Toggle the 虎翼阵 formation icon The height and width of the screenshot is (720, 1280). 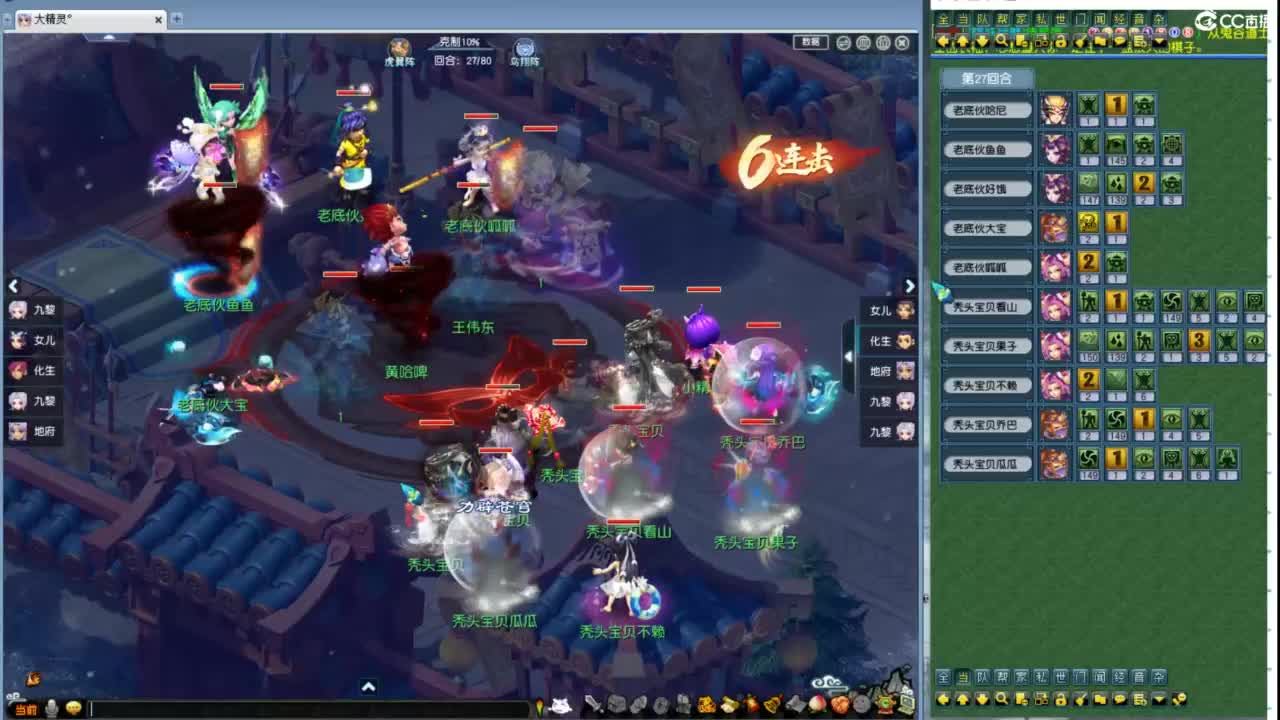point(398,49)
